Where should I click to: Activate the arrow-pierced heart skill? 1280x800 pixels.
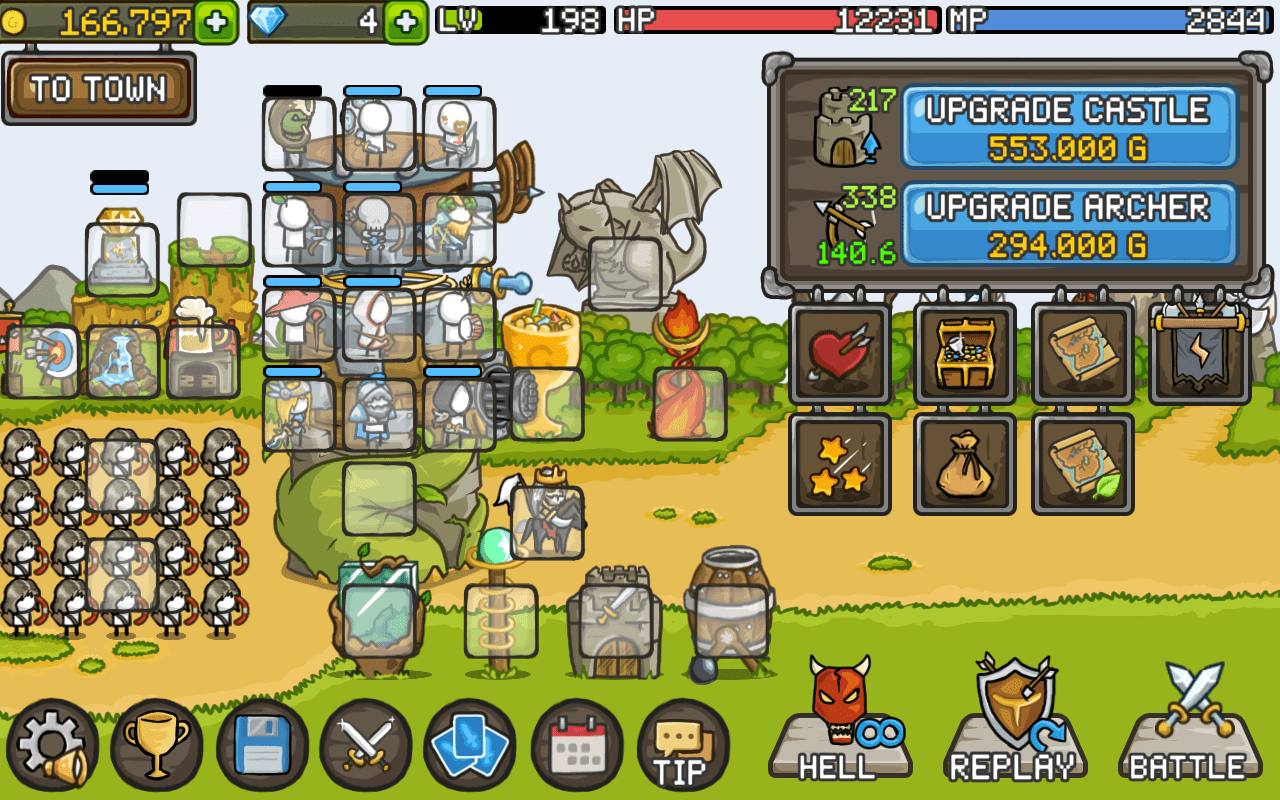point(840,355)
